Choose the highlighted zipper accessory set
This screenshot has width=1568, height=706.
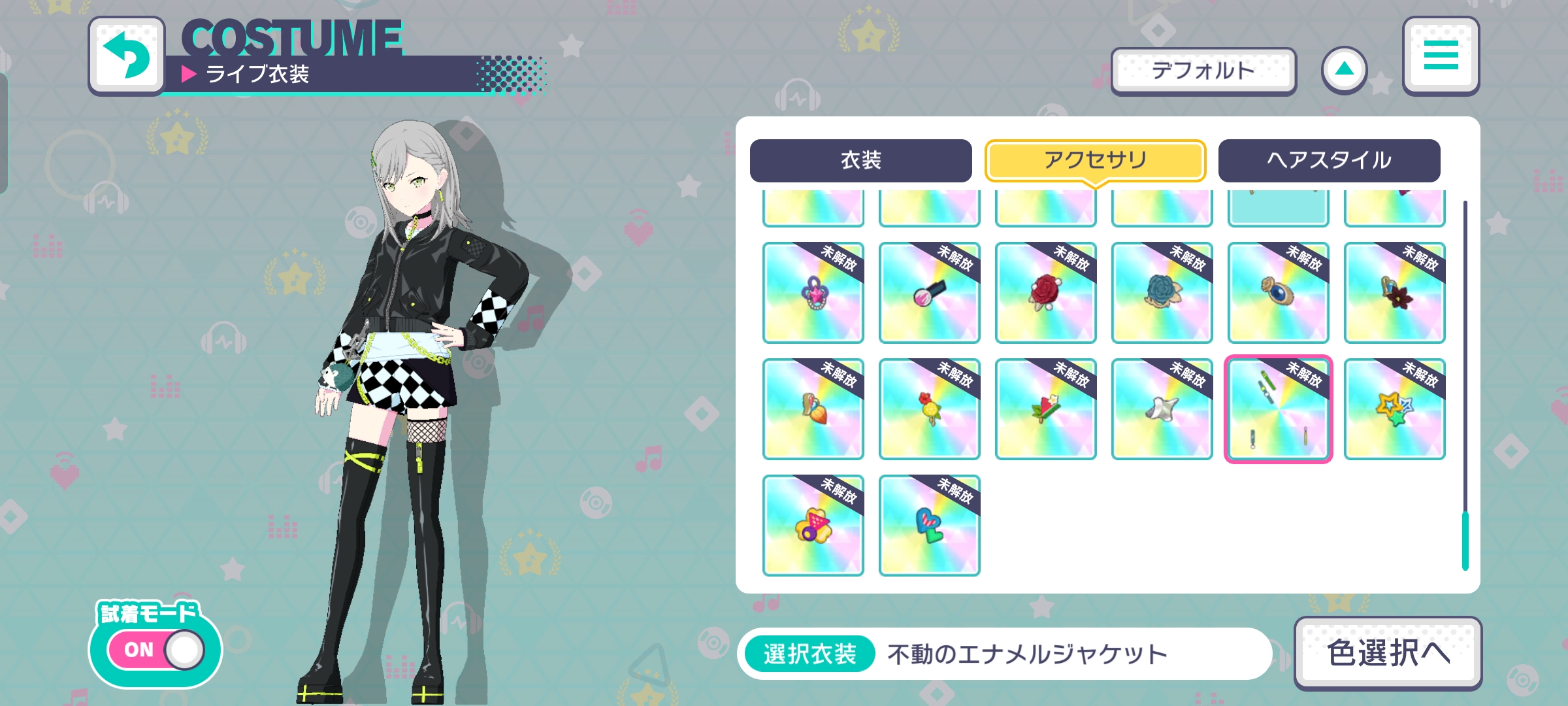pos(1277,409)
